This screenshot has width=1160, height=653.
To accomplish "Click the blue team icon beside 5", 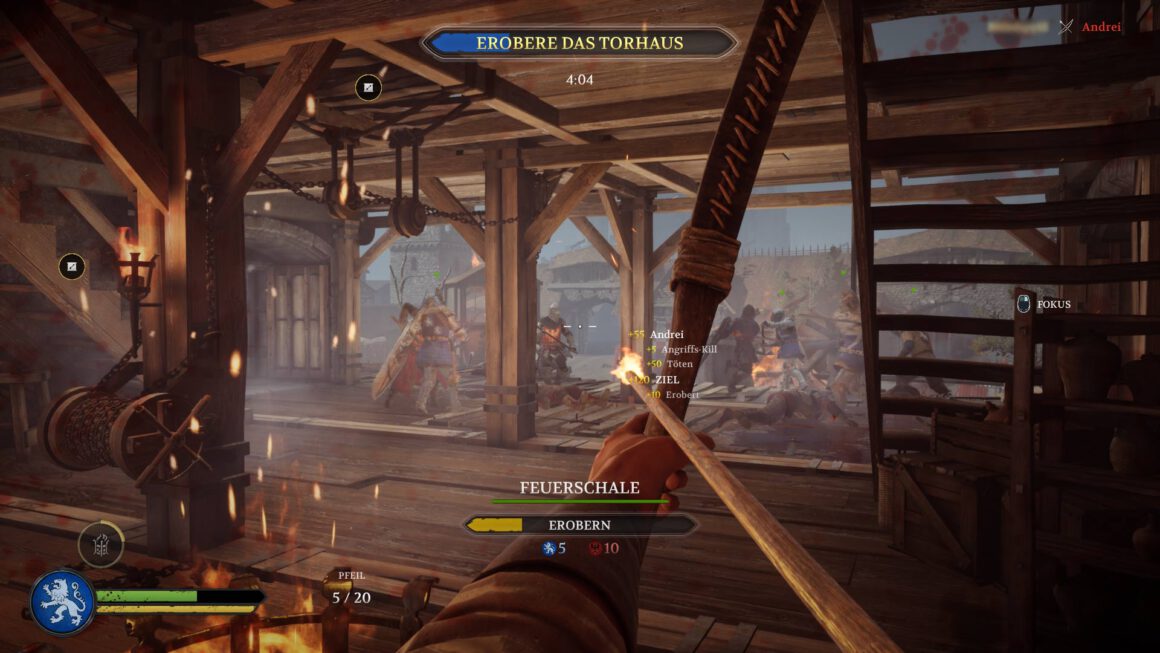I will [x=548, y=548].
